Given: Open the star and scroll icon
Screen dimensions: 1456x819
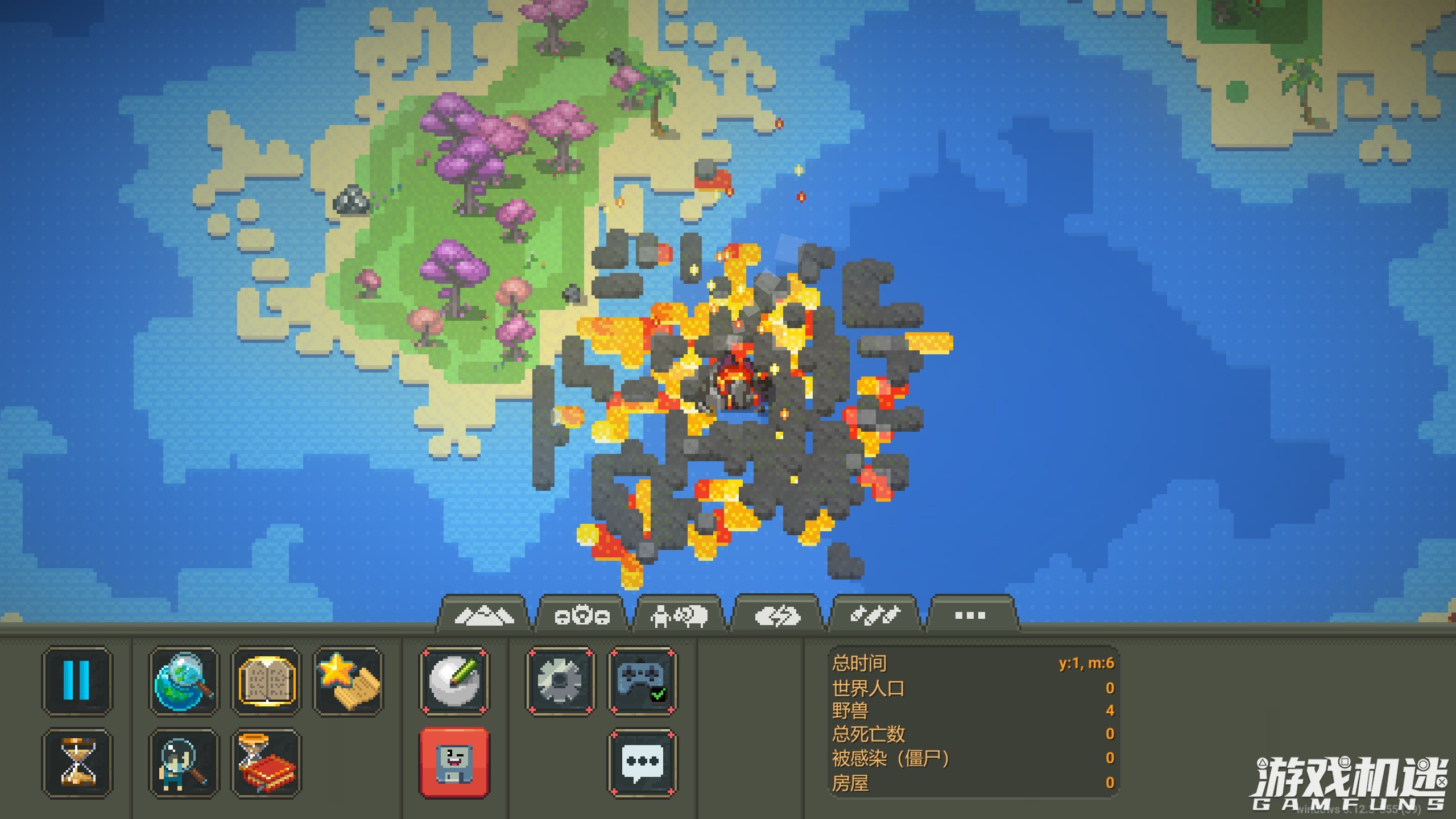Looking at the screenshot, I should coord(348,680).
